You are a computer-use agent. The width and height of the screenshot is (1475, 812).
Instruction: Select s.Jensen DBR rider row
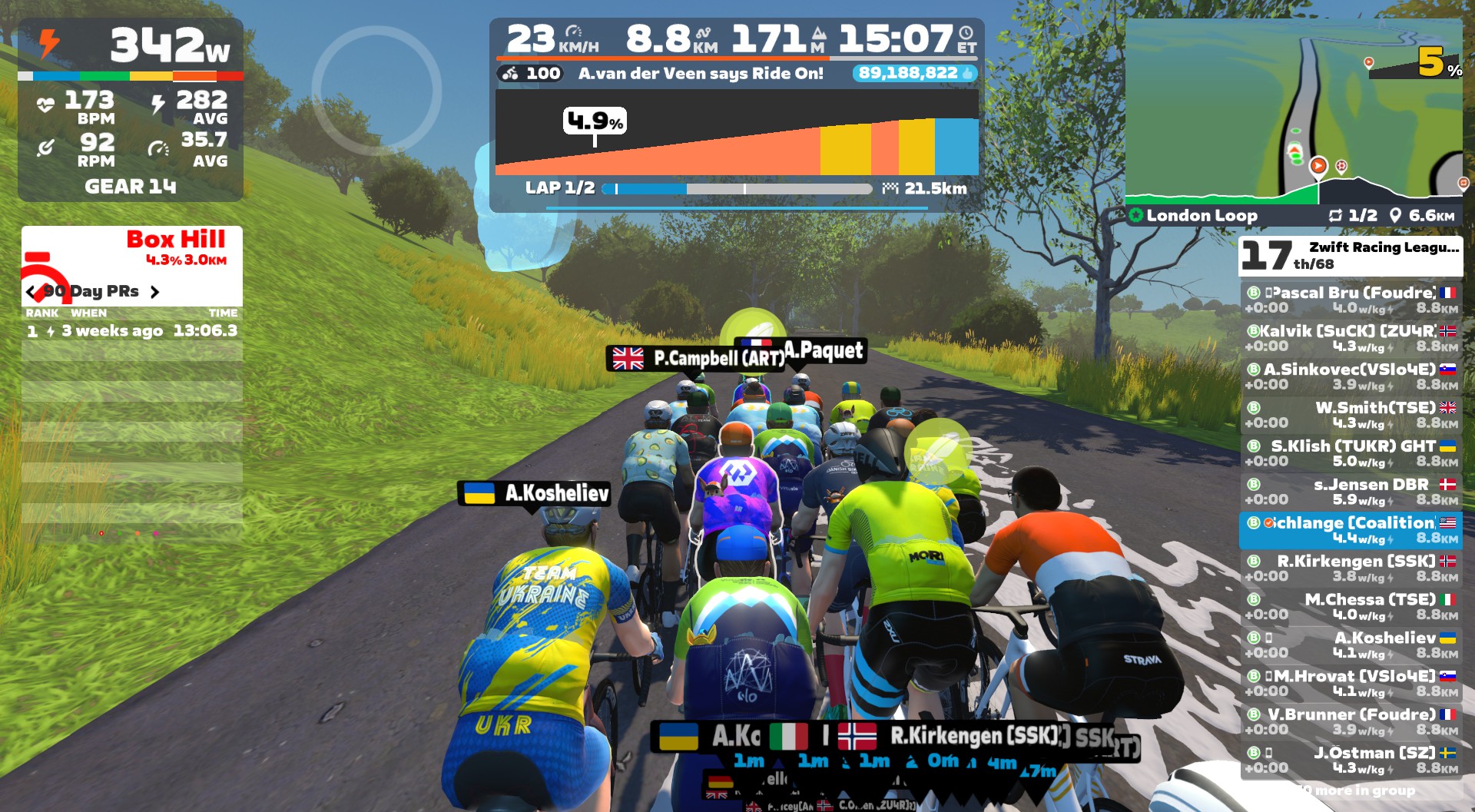click(x=1351, y=492)
